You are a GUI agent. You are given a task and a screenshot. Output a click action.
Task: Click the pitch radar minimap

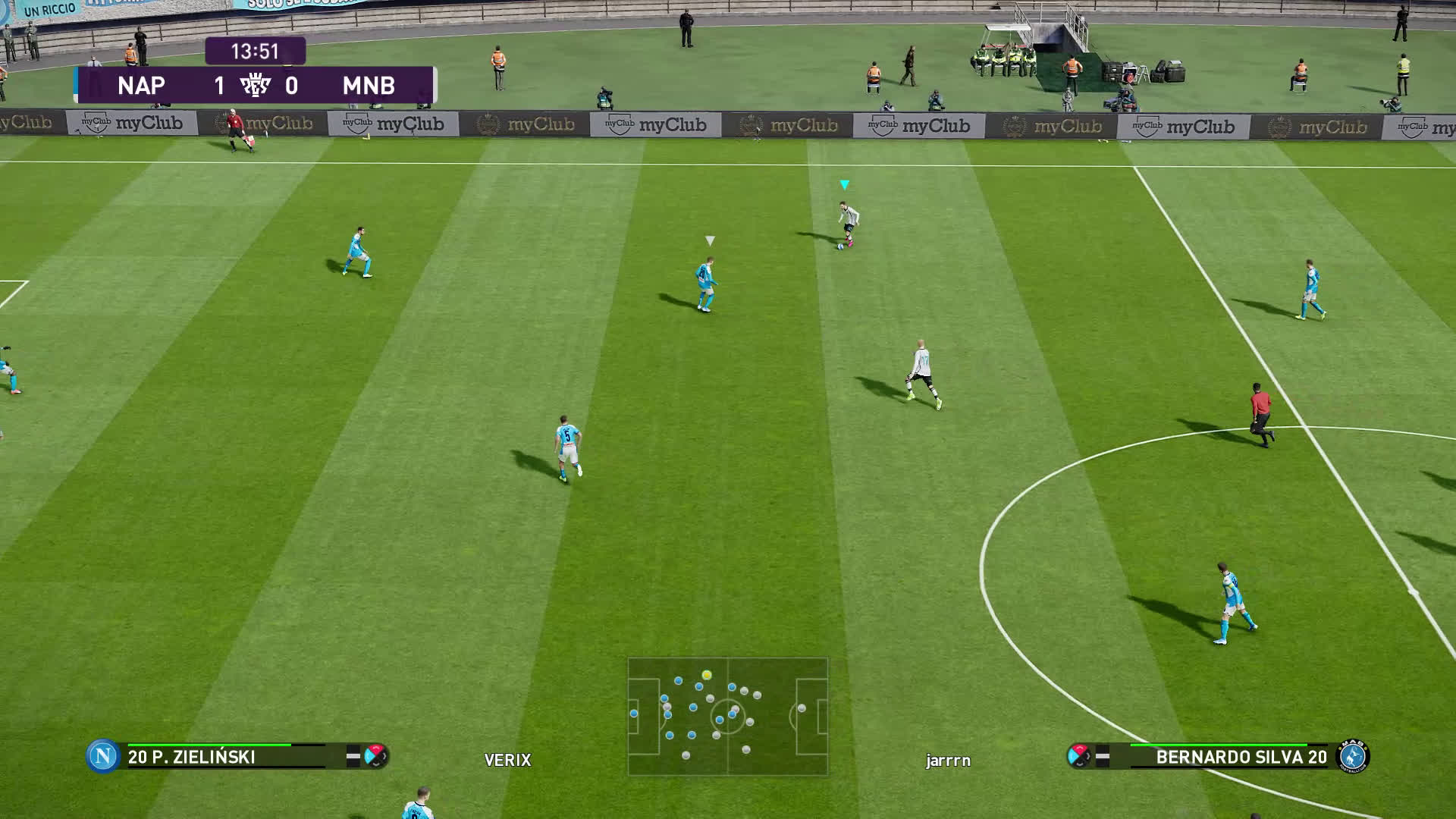(x=728, y=716)
